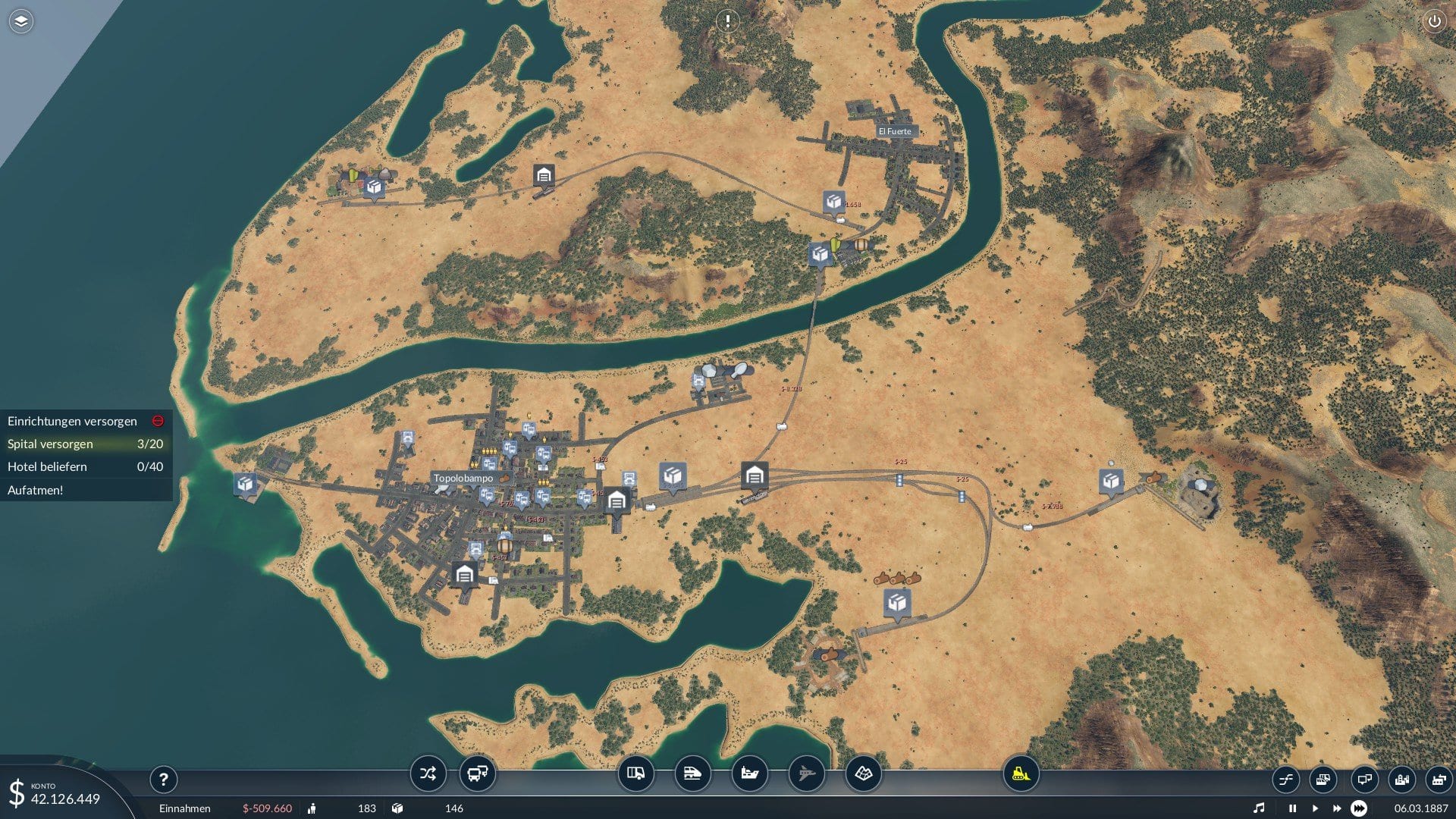This screenshot has height=819, width=1456.
Task: Collapse the 'Einrichtungen versorgen' task header
Action: [x=158, y=421]
